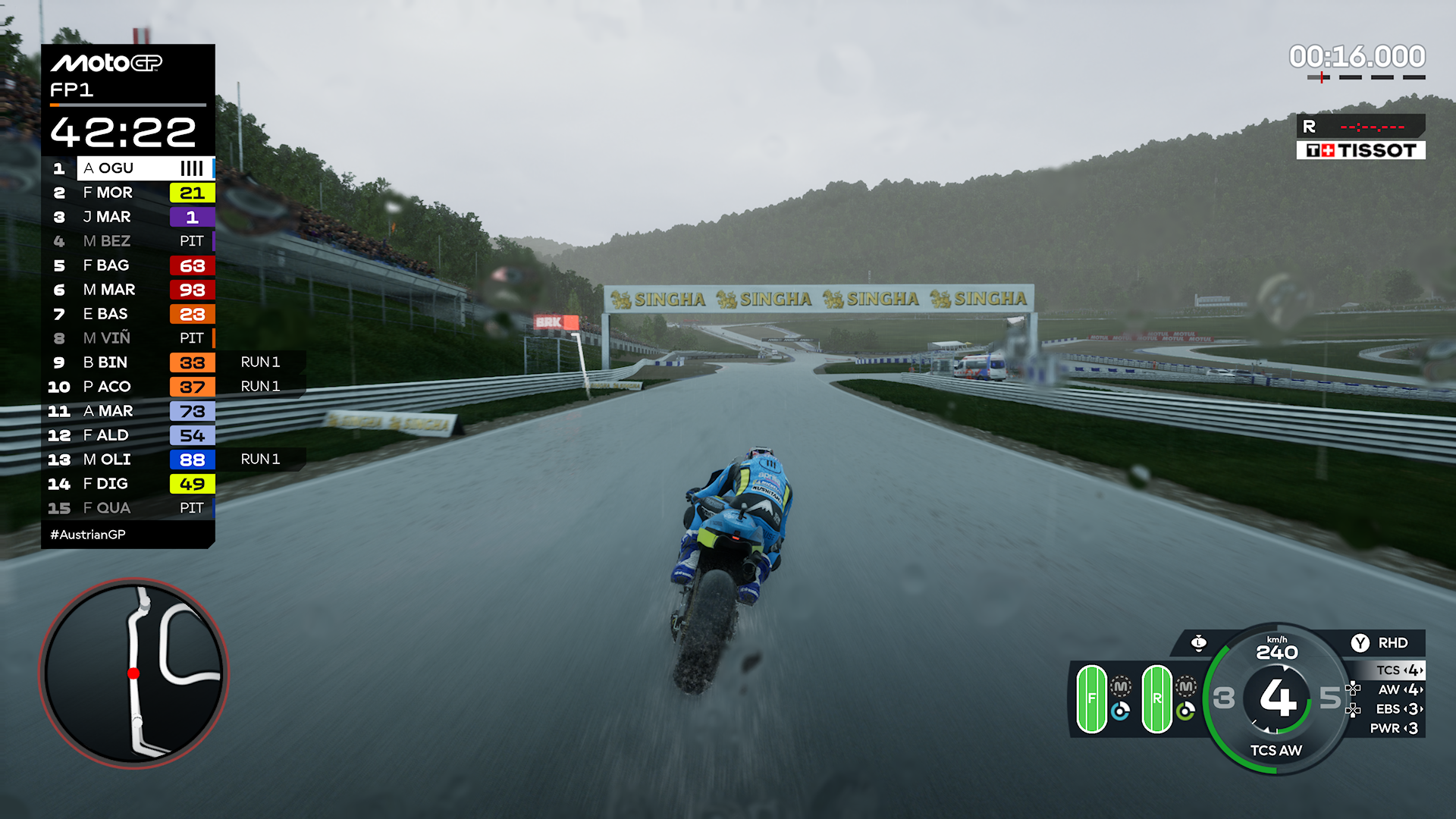Choose B BIN's row in the standings
This screenshot has height=819, width=1456.
coord(129,362)
